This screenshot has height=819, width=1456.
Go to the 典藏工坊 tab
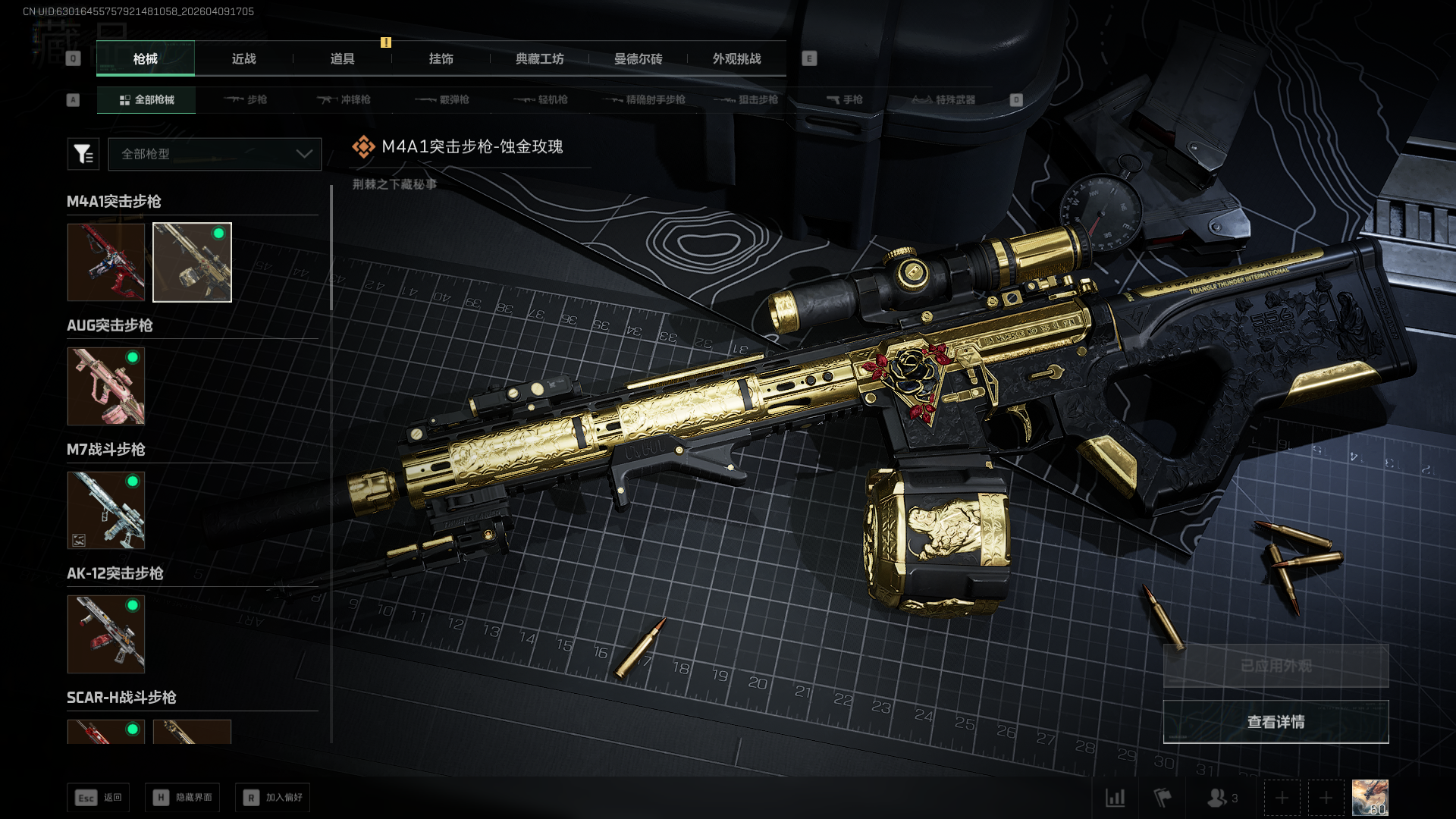(x=539, y=59)
